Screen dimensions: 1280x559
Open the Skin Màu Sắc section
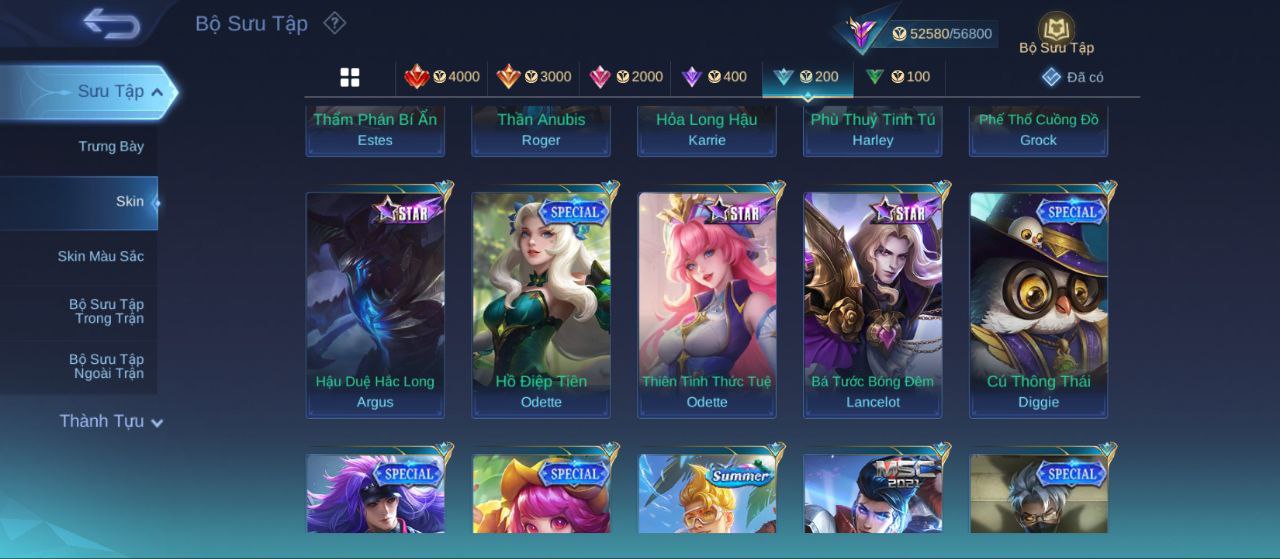100,256
